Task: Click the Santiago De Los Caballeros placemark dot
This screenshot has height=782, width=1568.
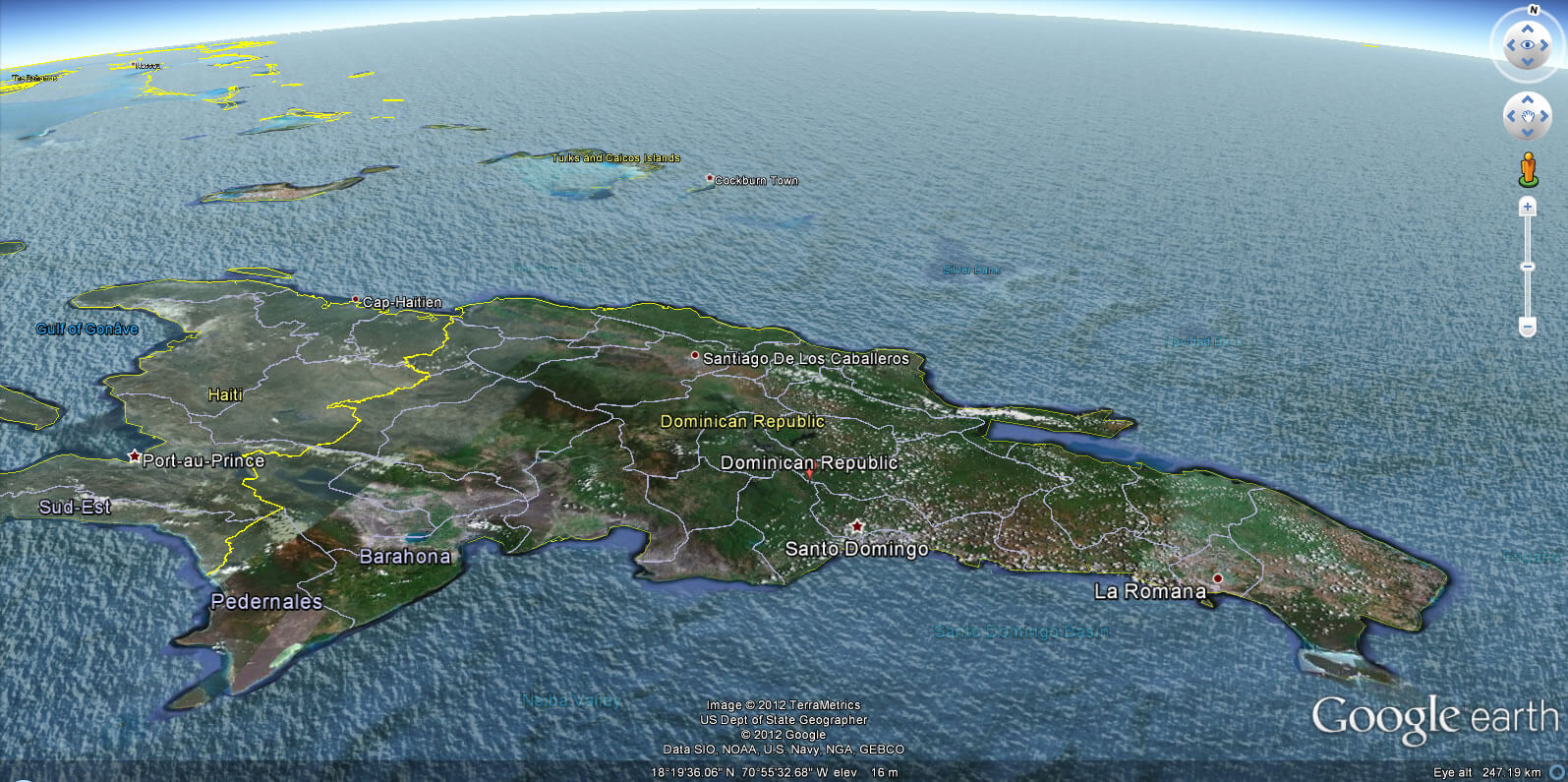Action: pos(697,354)
